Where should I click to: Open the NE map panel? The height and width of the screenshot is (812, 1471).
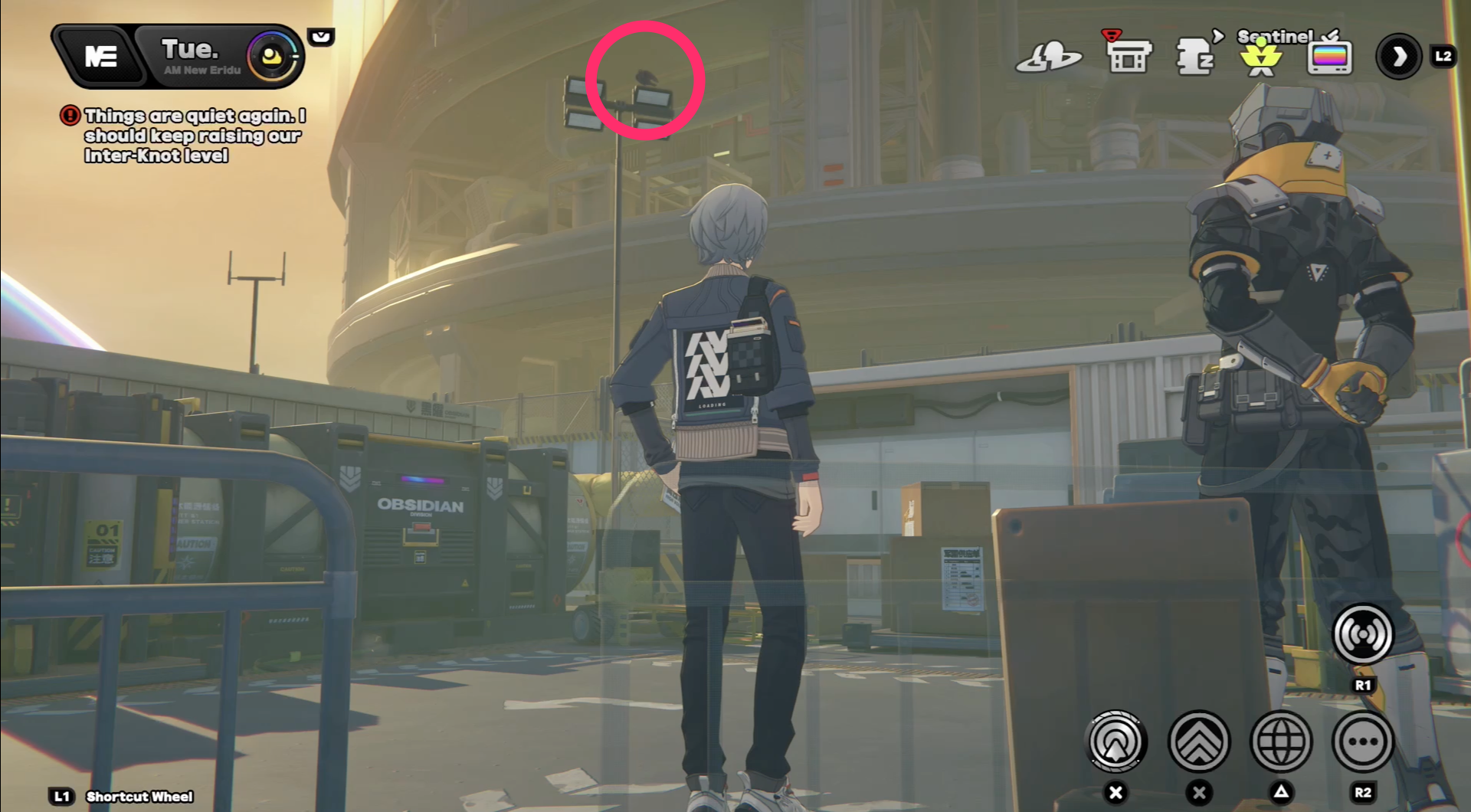(100, 56)
